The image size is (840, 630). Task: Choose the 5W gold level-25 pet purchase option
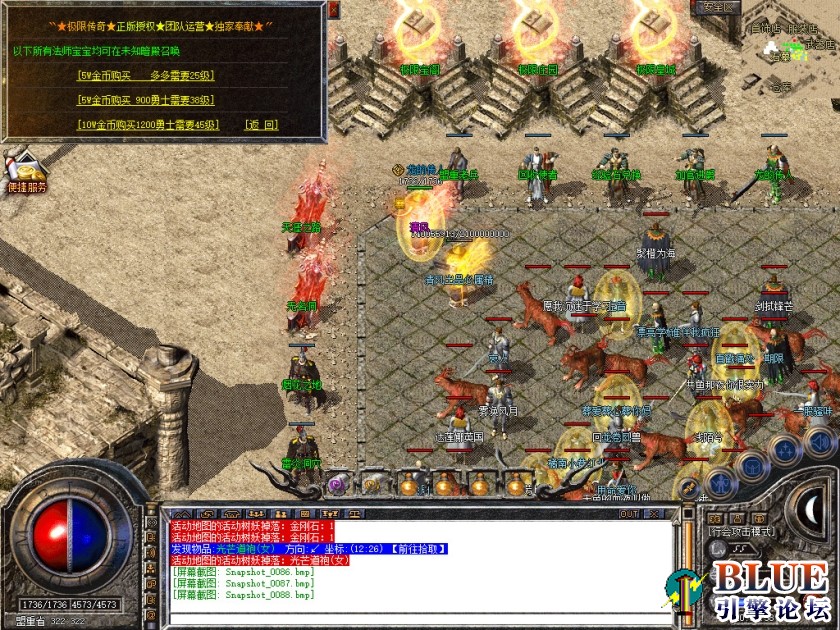coord(146,75)
